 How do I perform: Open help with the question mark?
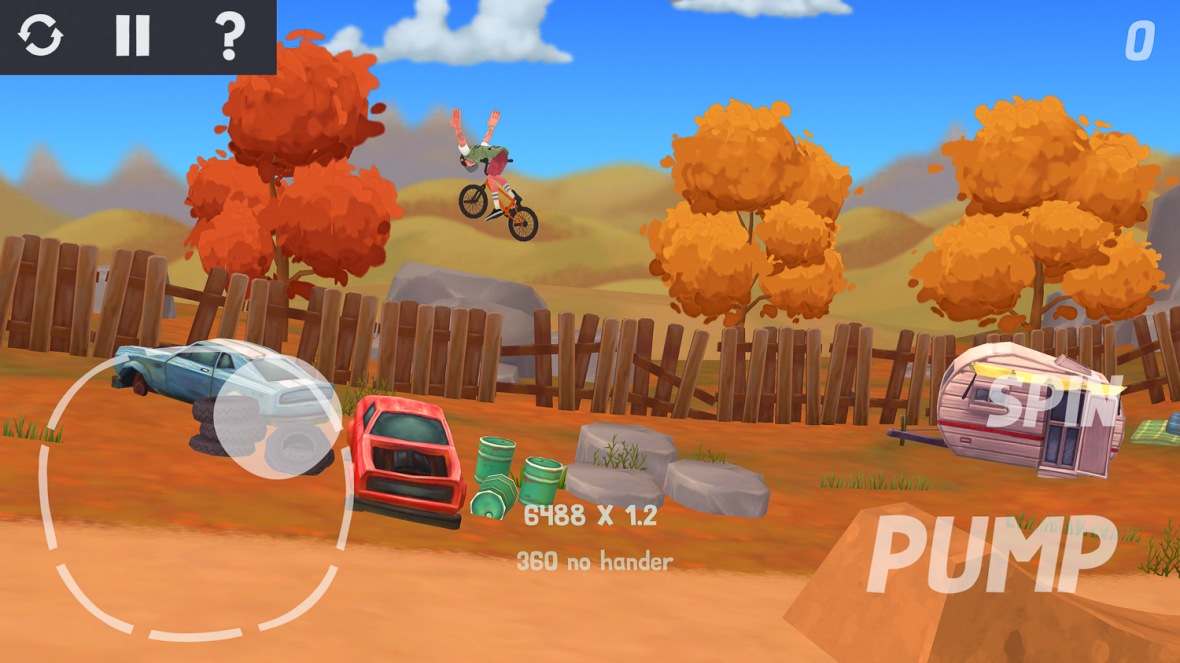point(230,37)
